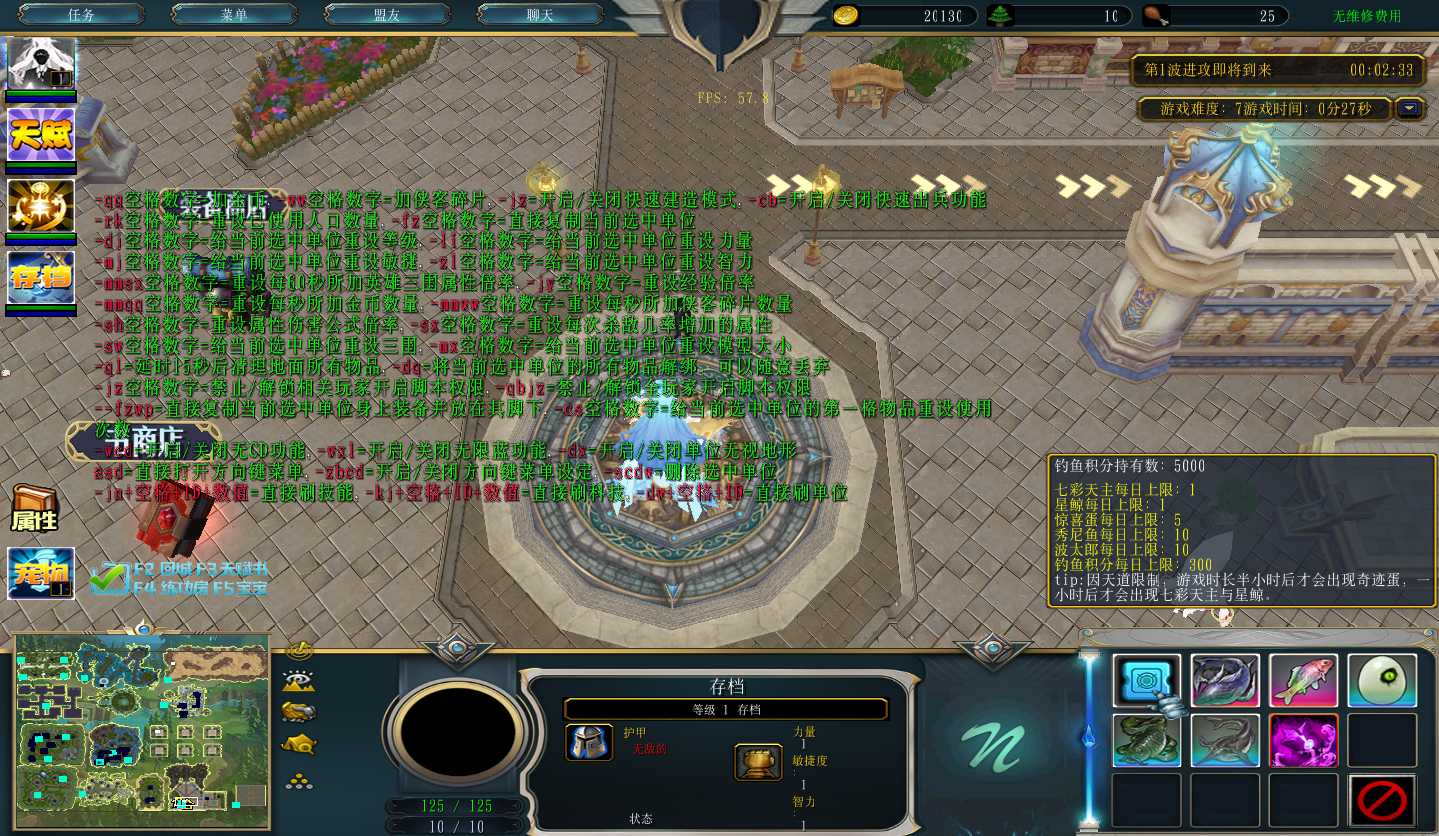Collapse the game difficulty board arrow
This screenshot has height=836, width=1439.
click(x=1410, y=108)
